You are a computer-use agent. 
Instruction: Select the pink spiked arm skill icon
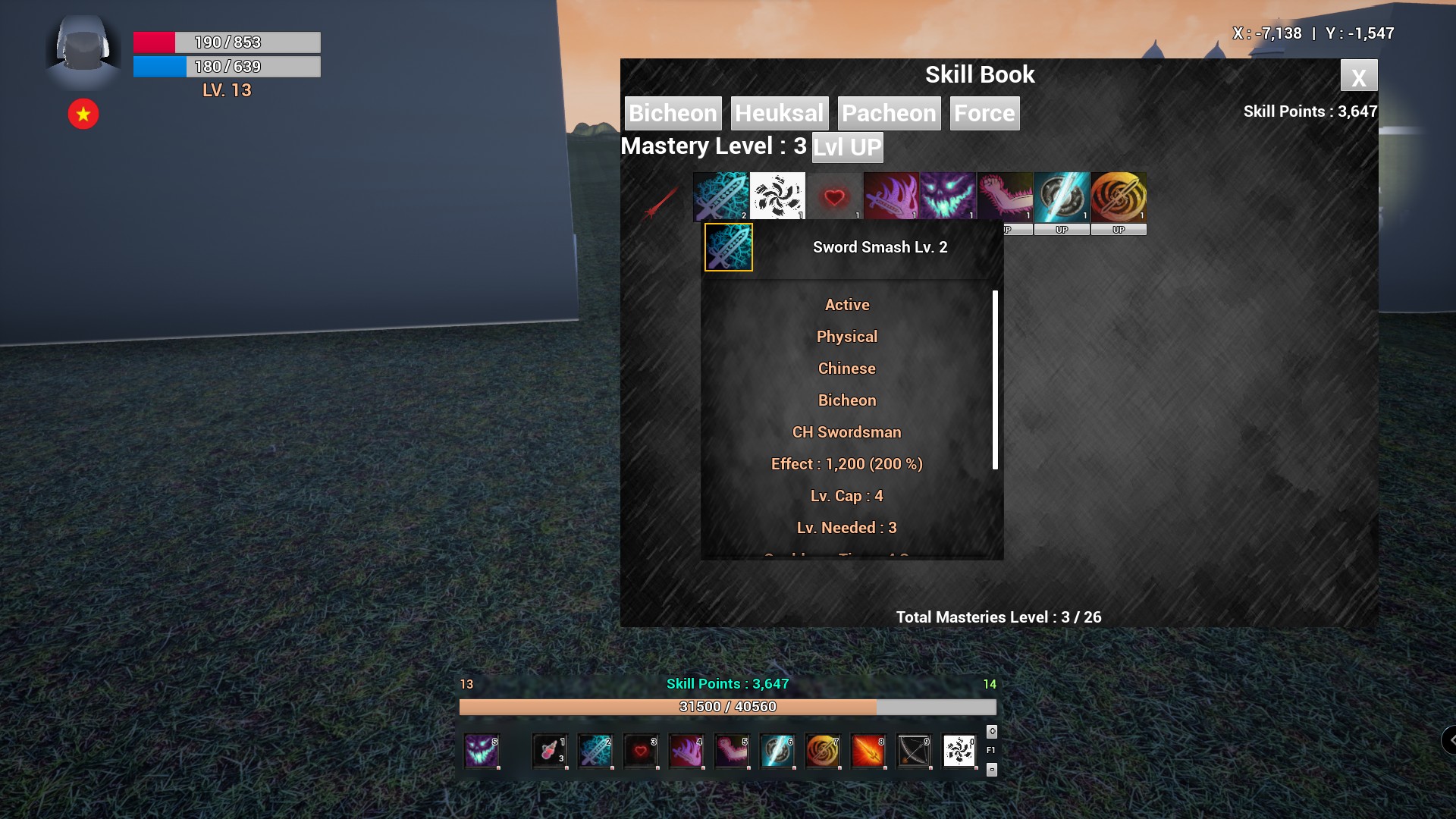click(x=1005, y=196)
